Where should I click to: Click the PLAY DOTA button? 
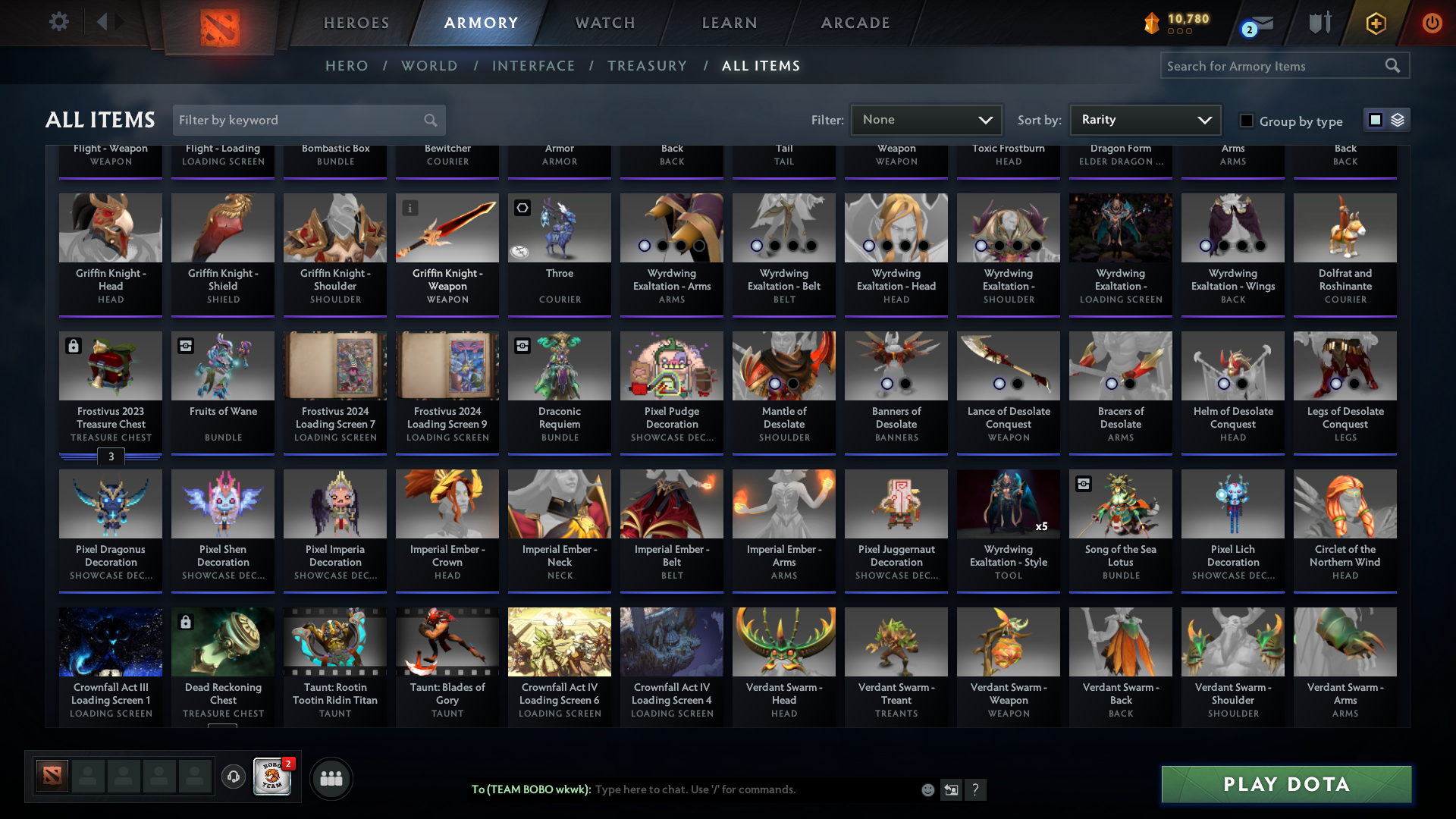(1285, 784)
